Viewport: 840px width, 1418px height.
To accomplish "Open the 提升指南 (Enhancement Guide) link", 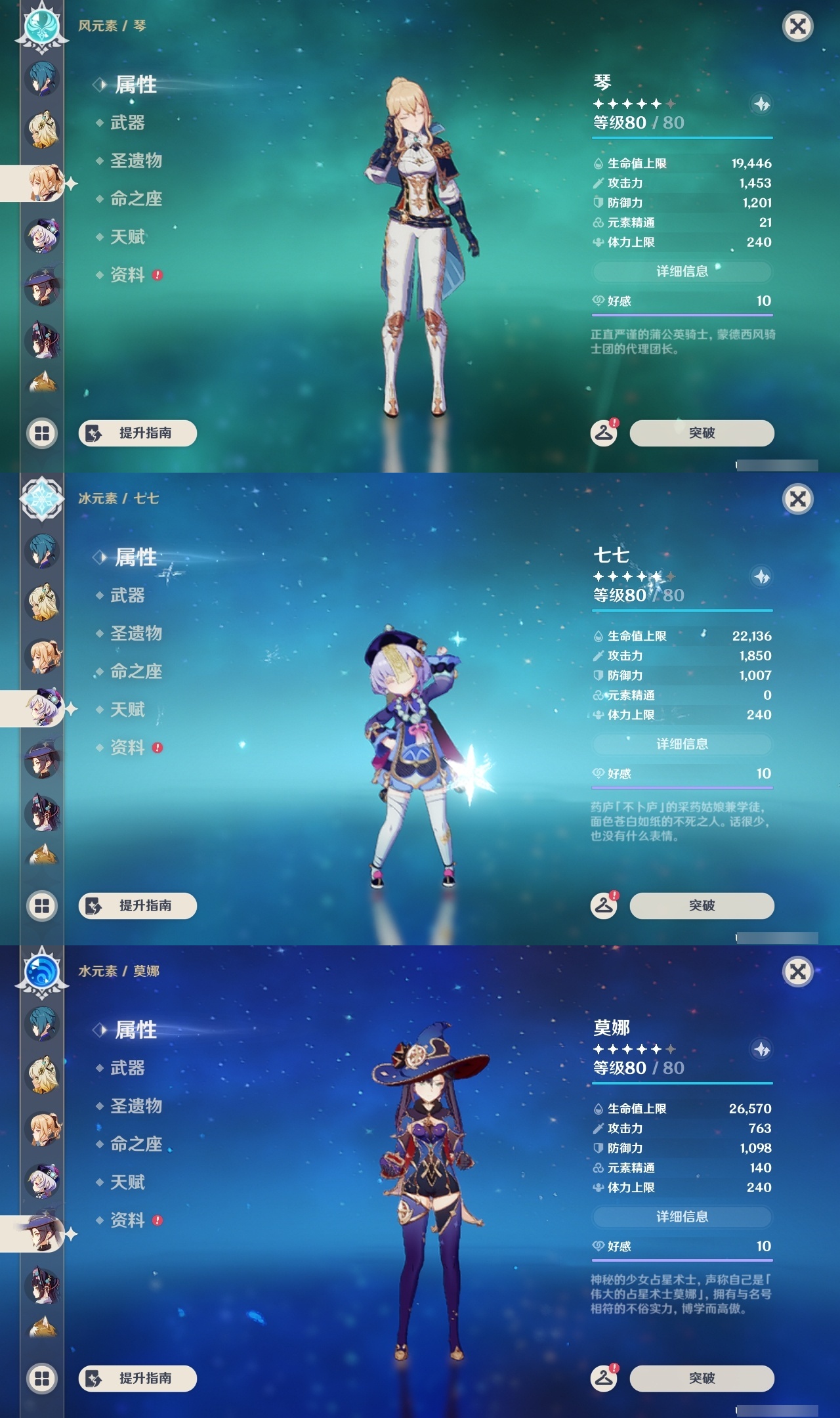I will 136,433.
